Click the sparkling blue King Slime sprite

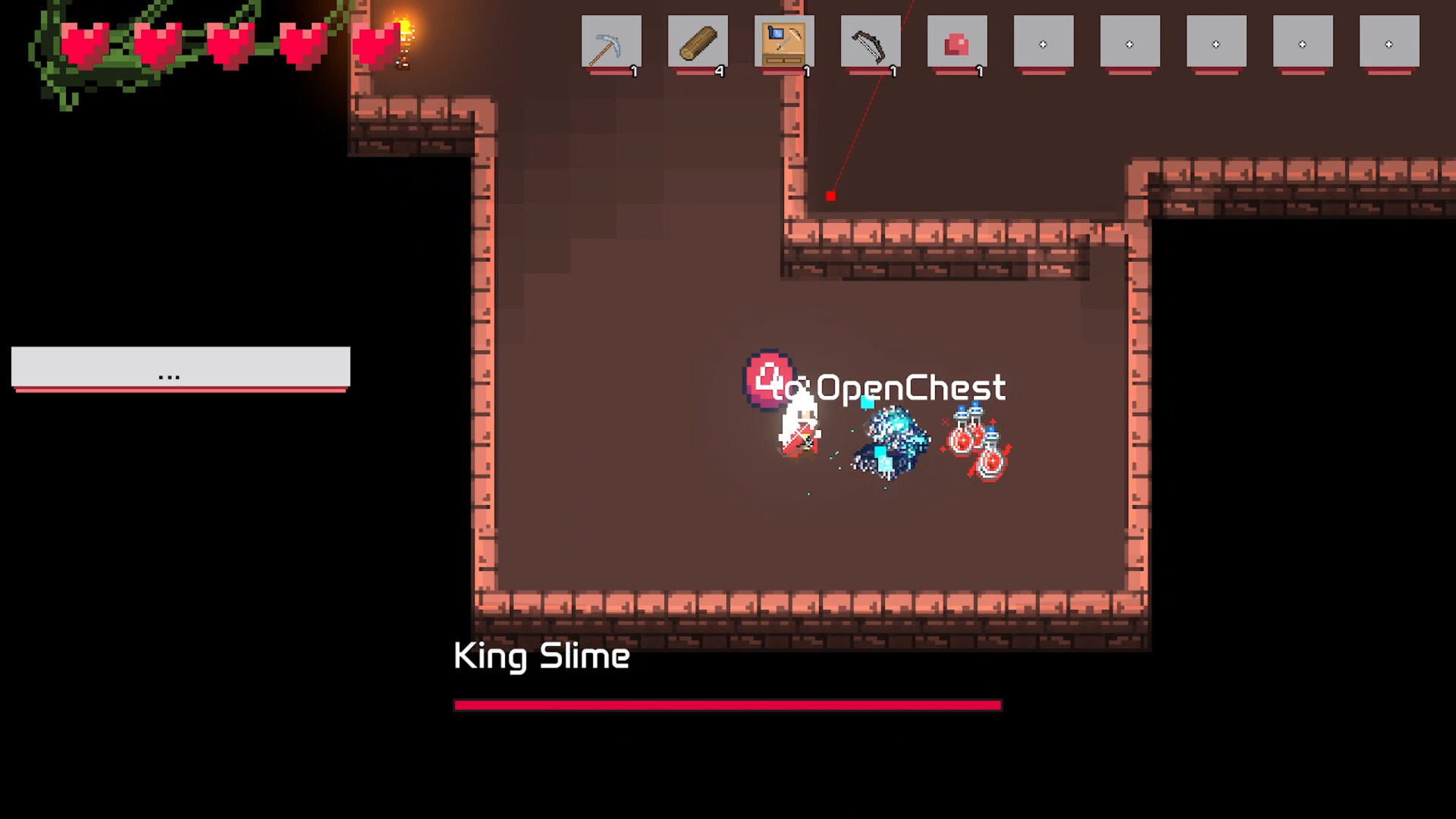891,444
